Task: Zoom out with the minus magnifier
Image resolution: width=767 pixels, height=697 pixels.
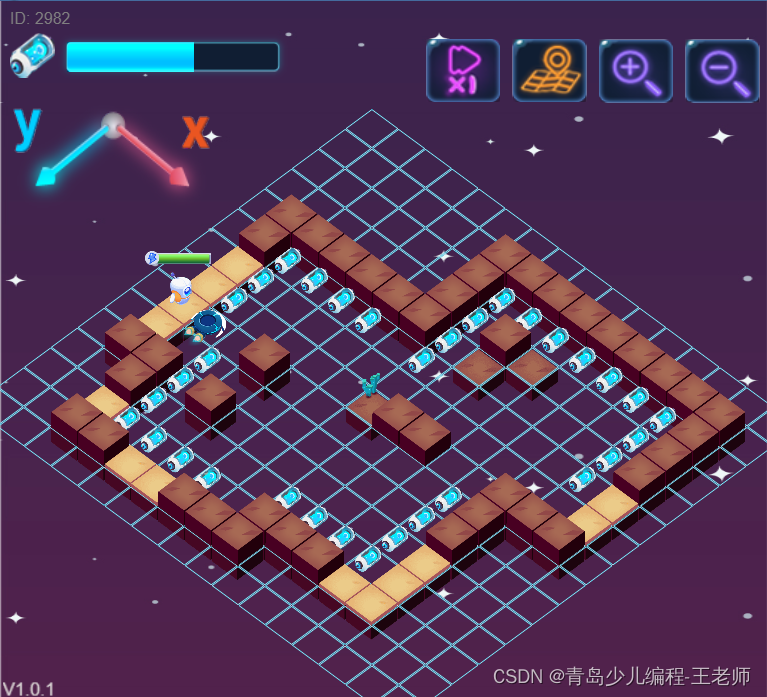Action: (x=722, y=70)
